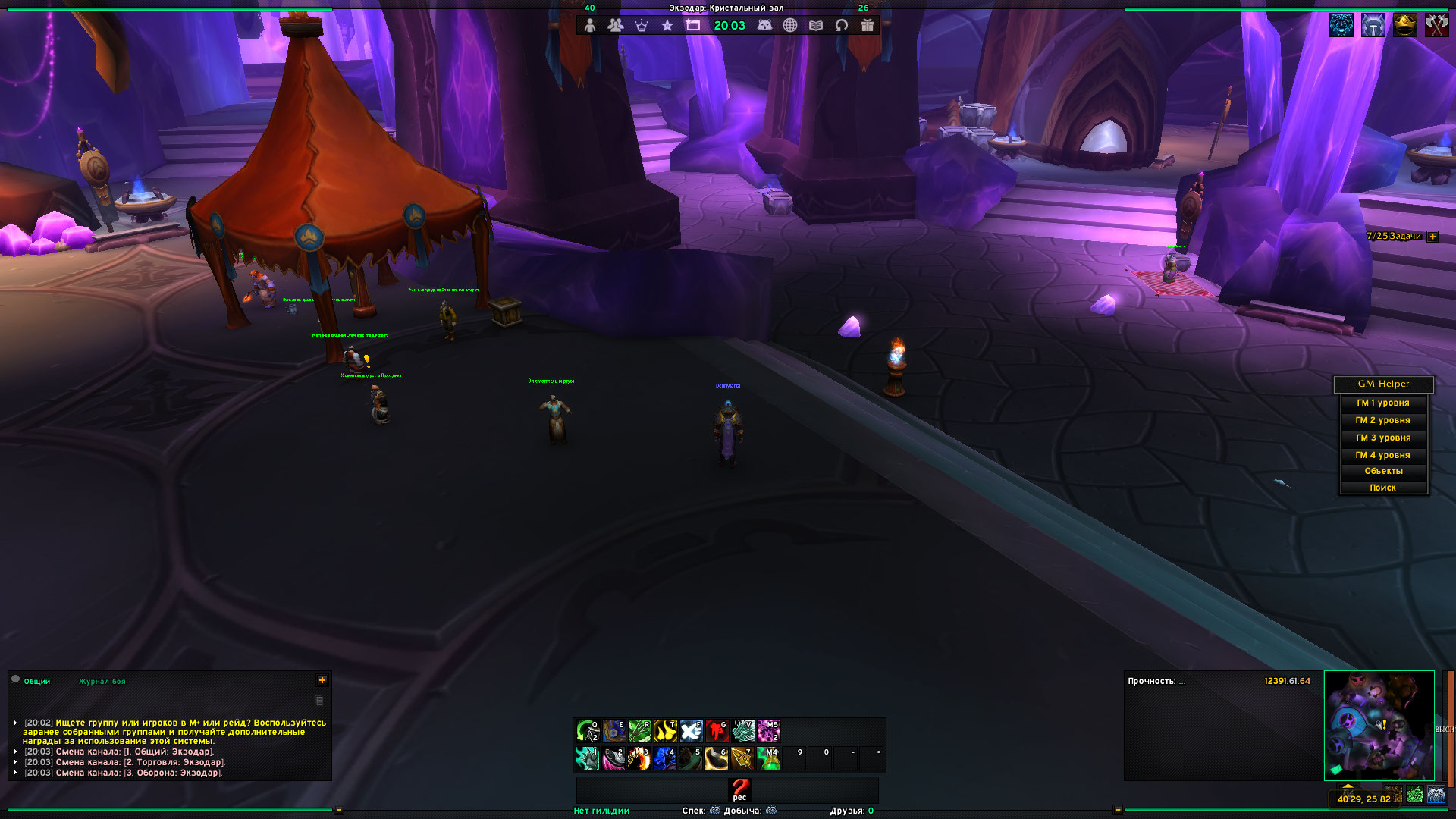This screenshot has width=1456, height=819.
Task: Click the minimap
Action: point(1379,726)
